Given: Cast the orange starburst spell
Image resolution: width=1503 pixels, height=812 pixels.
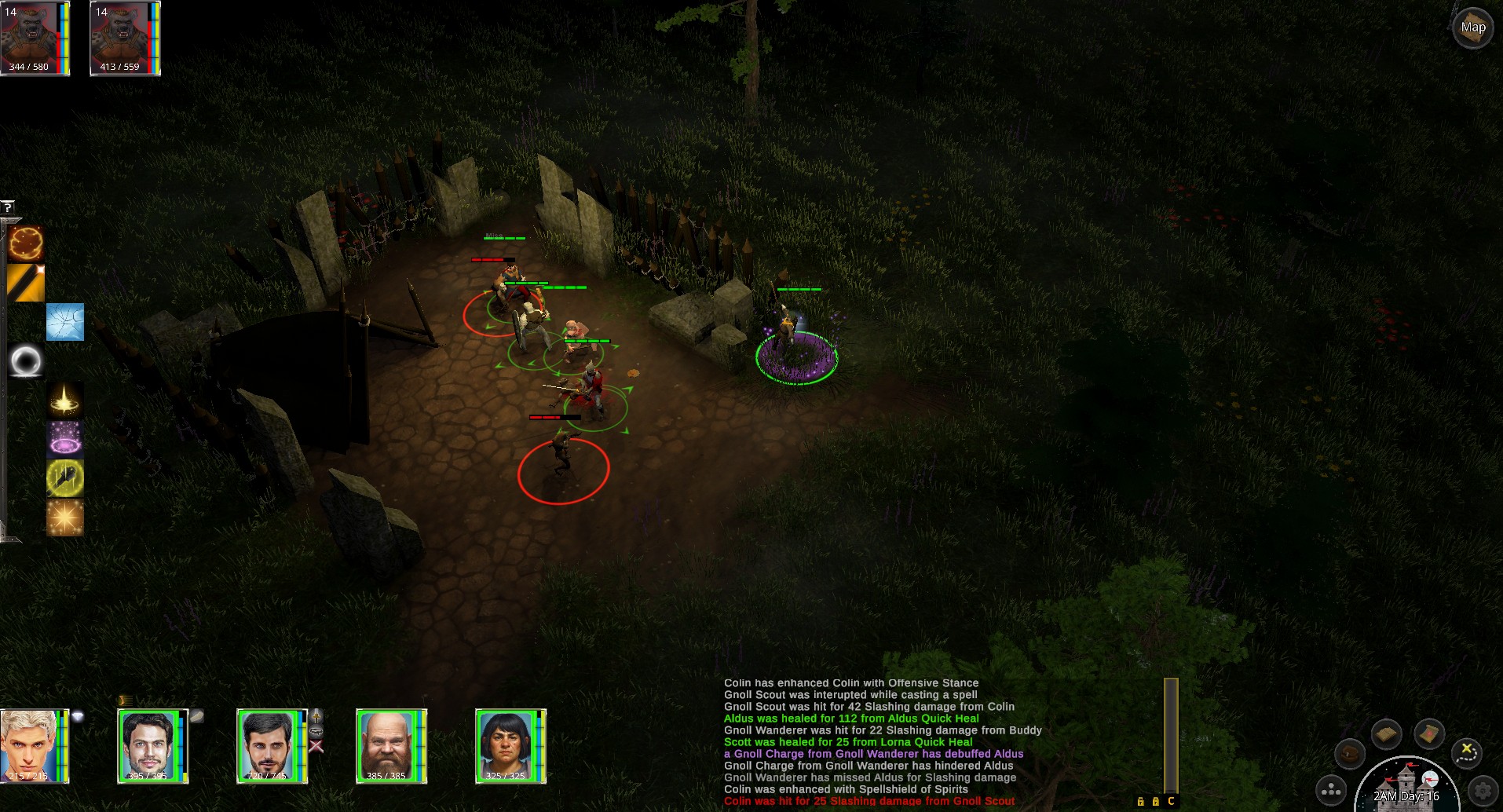Looking at the screenshot, I should click(x=64, y=518).
